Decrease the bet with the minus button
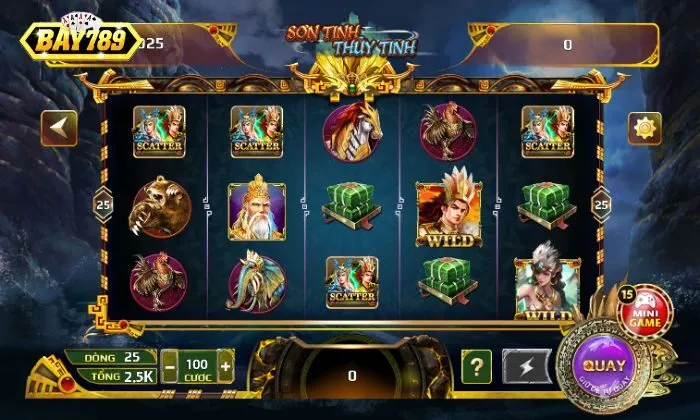This screenshot has width=700, height=420. coord(170,366)
